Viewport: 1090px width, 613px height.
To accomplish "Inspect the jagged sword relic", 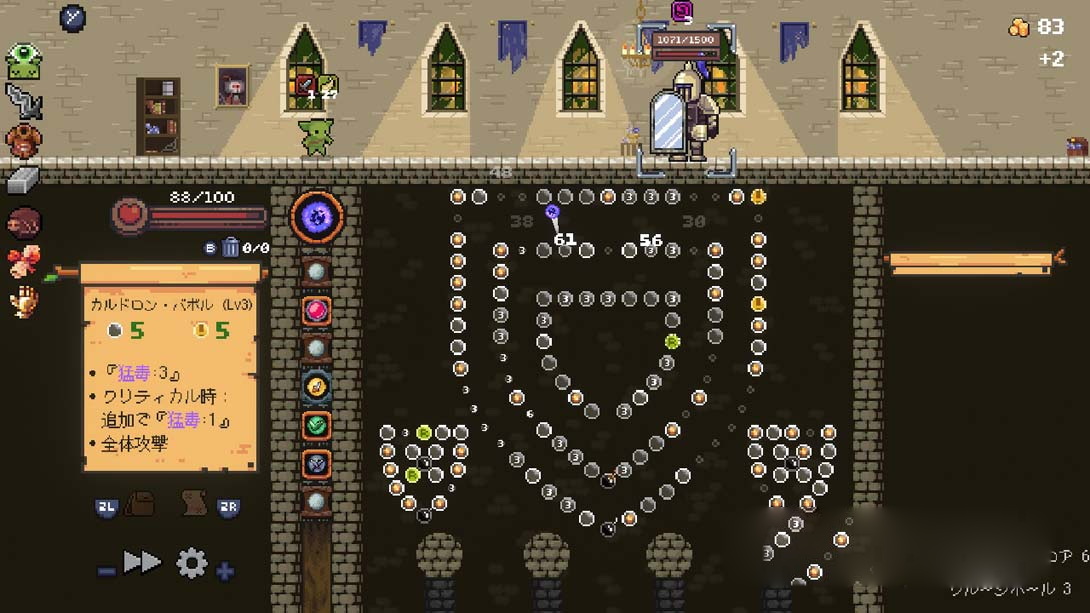I will [23, 101].
